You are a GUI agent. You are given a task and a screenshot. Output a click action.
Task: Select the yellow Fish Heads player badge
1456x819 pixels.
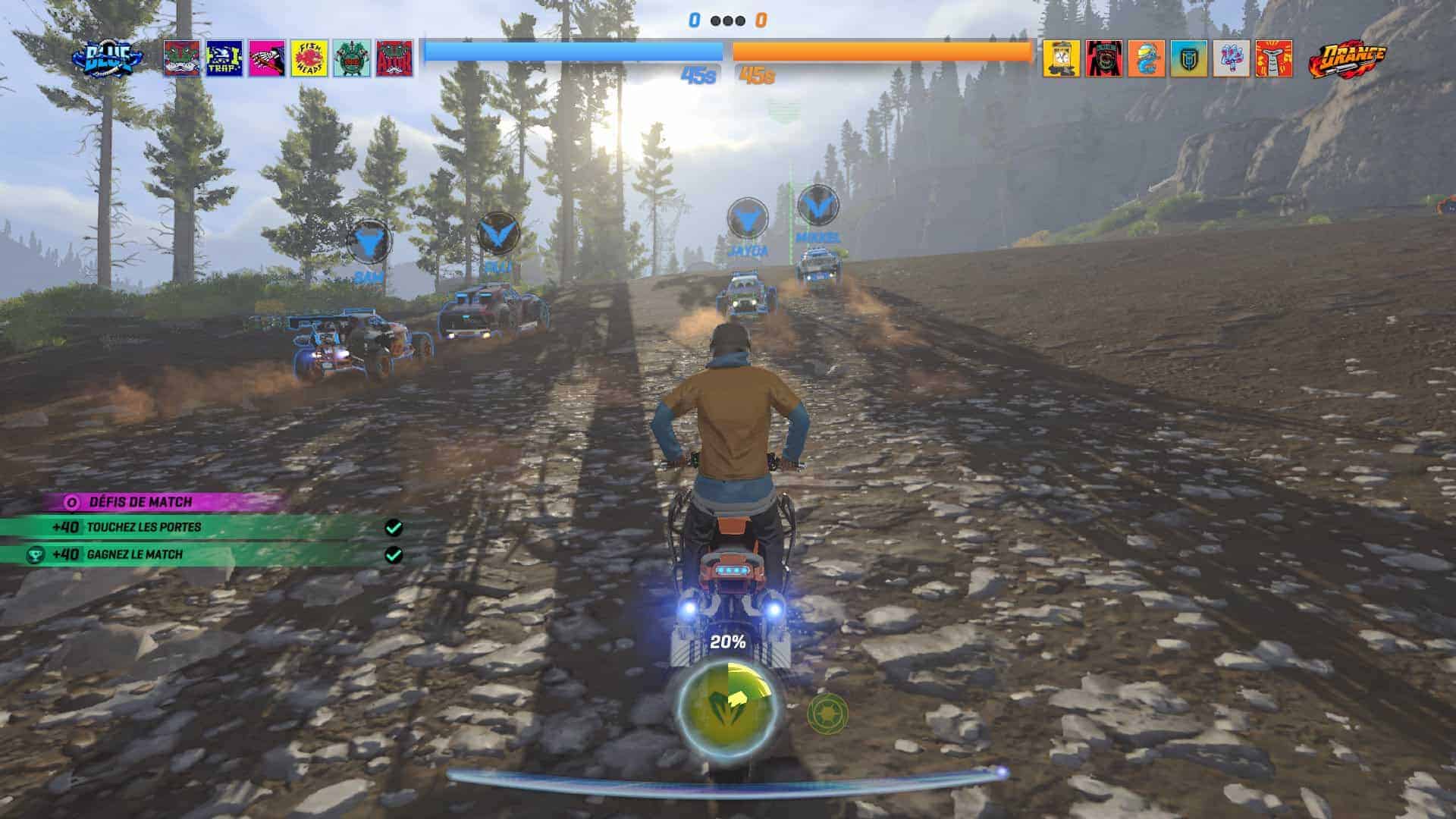pyautogui.click(x=309, y=58)
